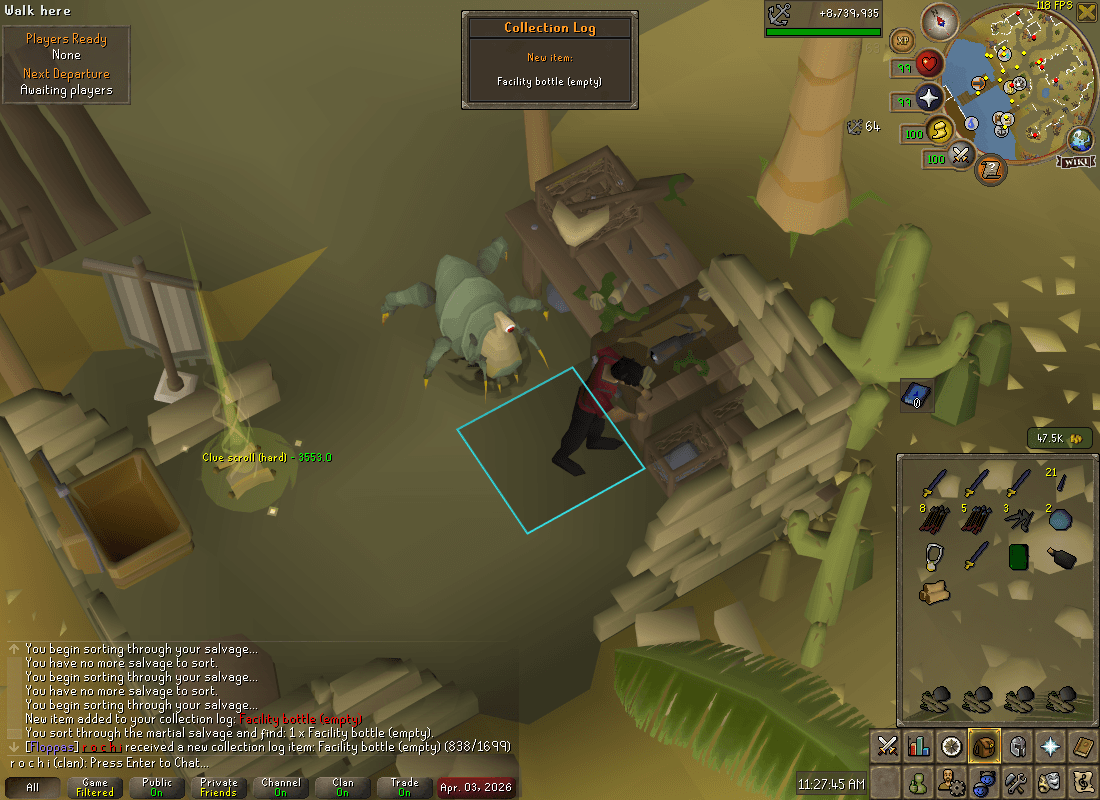1100x800 pixels.
Task: Open the world map globe
Action: tap(1079, 139)
